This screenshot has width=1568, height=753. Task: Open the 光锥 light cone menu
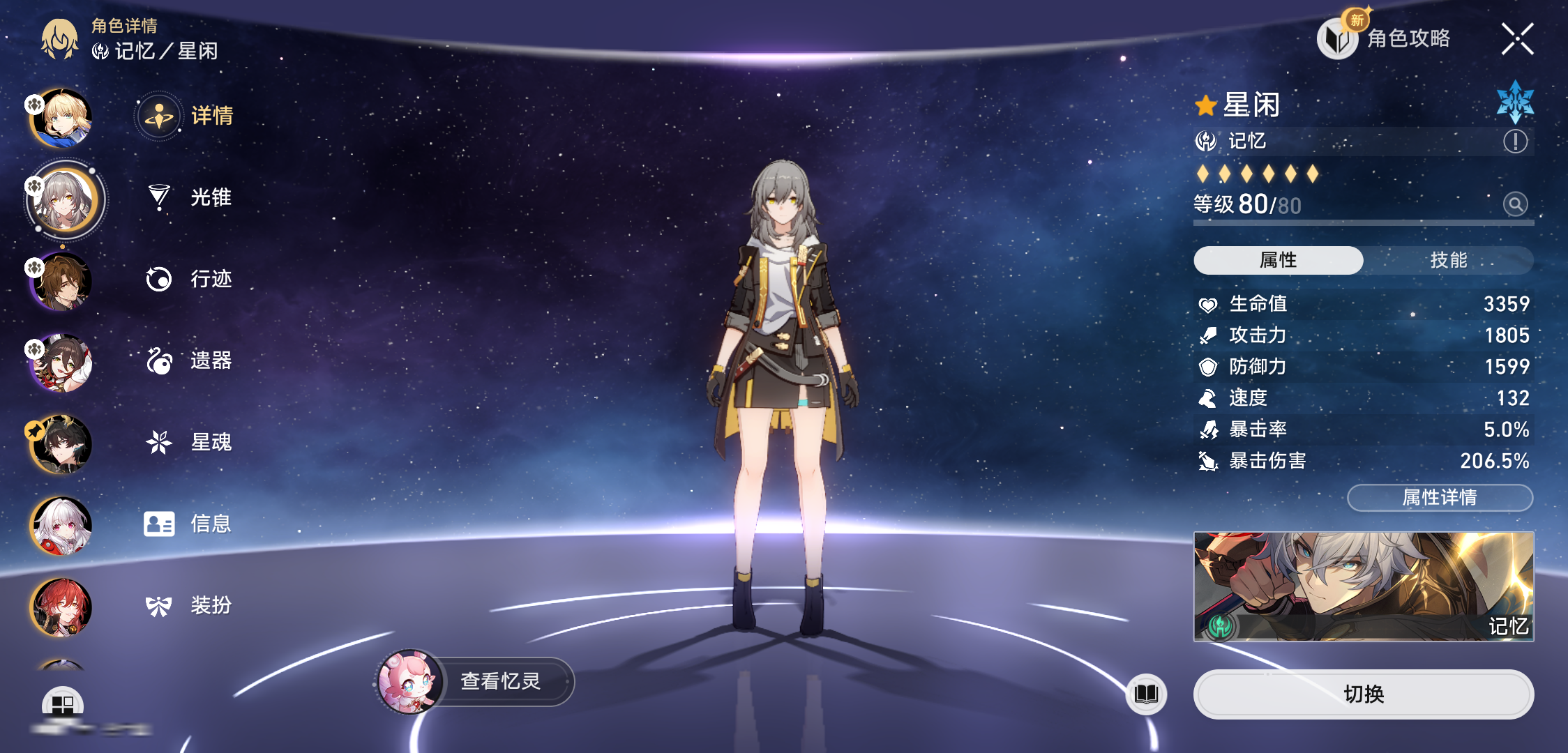[x=190, y=197]
